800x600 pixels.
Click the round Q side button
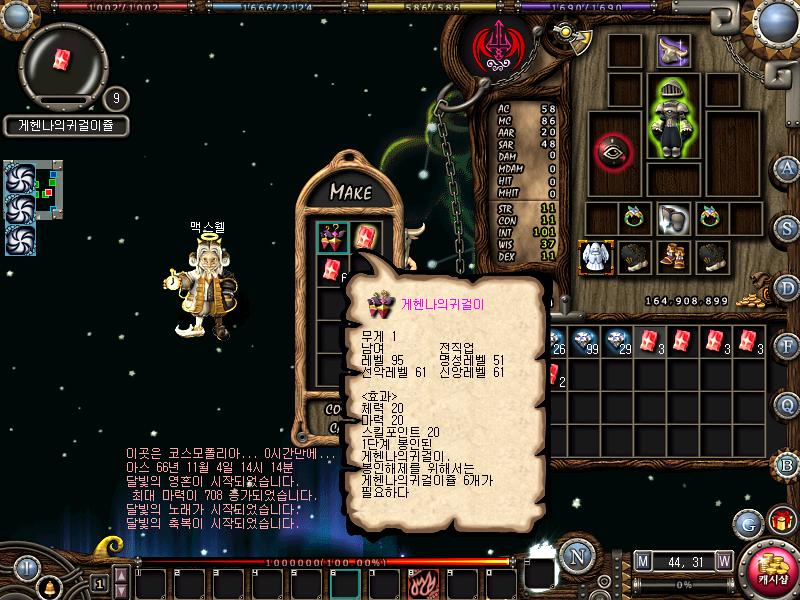tap(788, 405)
